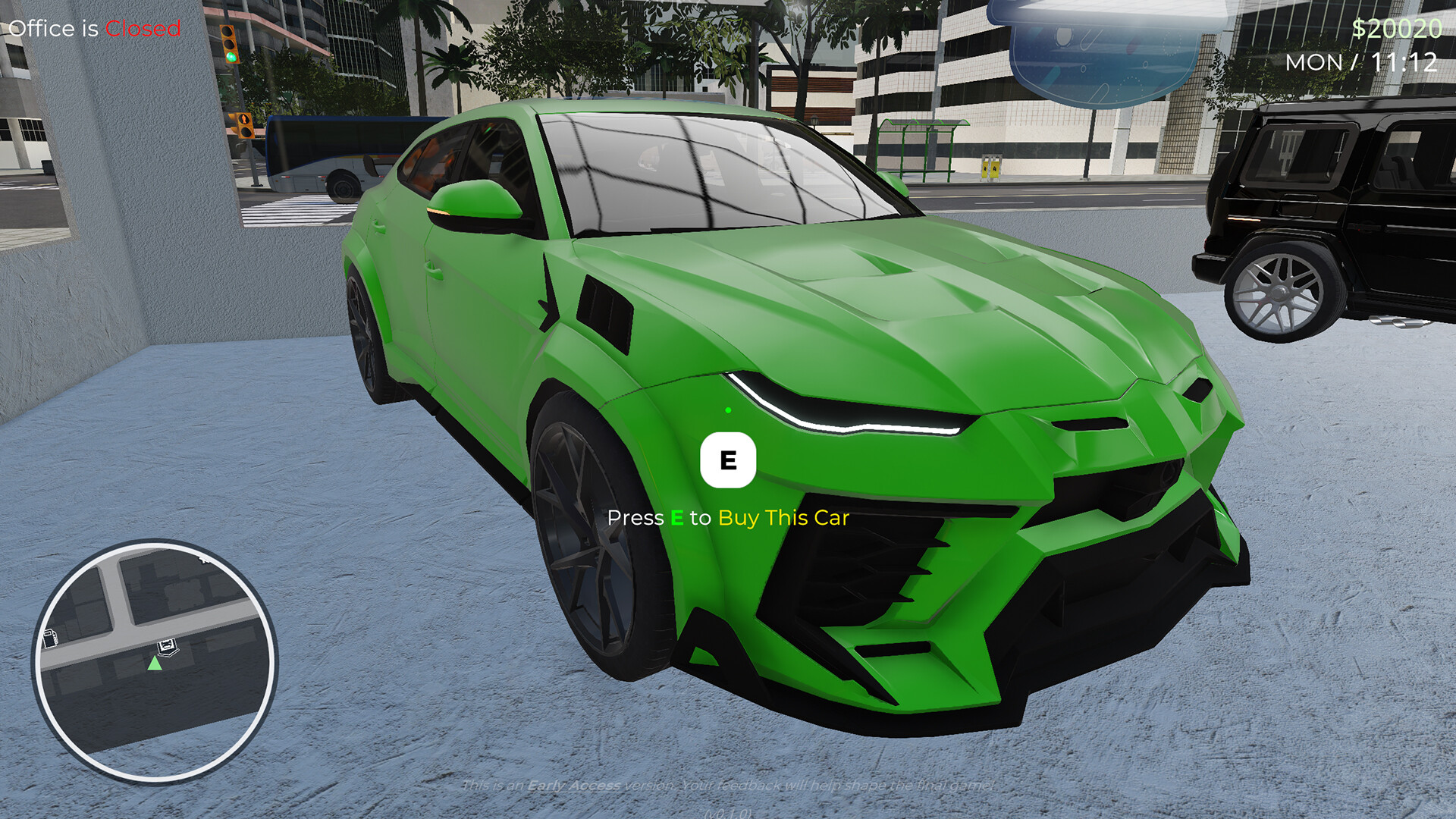The width and height of the screenshot is (1456, 819).
Task: Click the green player arrow on the minimap
Action: (x=155, y=664)
